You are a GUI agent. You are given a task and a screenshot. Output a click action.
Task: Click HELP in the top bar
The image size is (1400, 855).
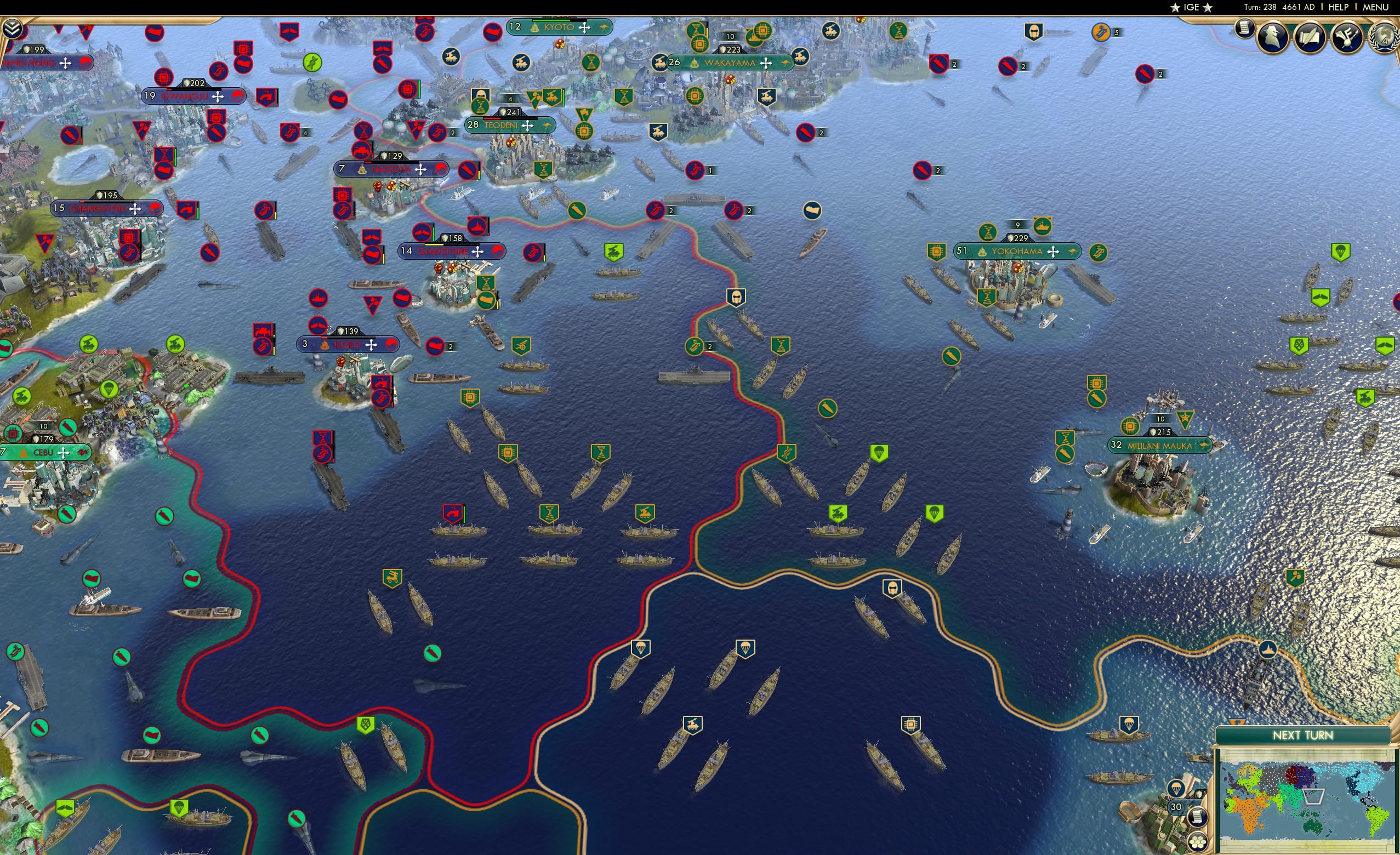(1340, 7)
